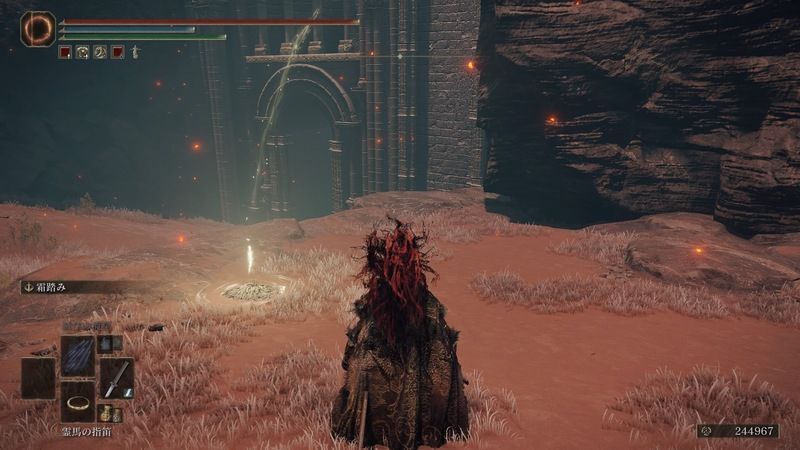Click the equipped spell slot with blue streaks

(77, 355)
